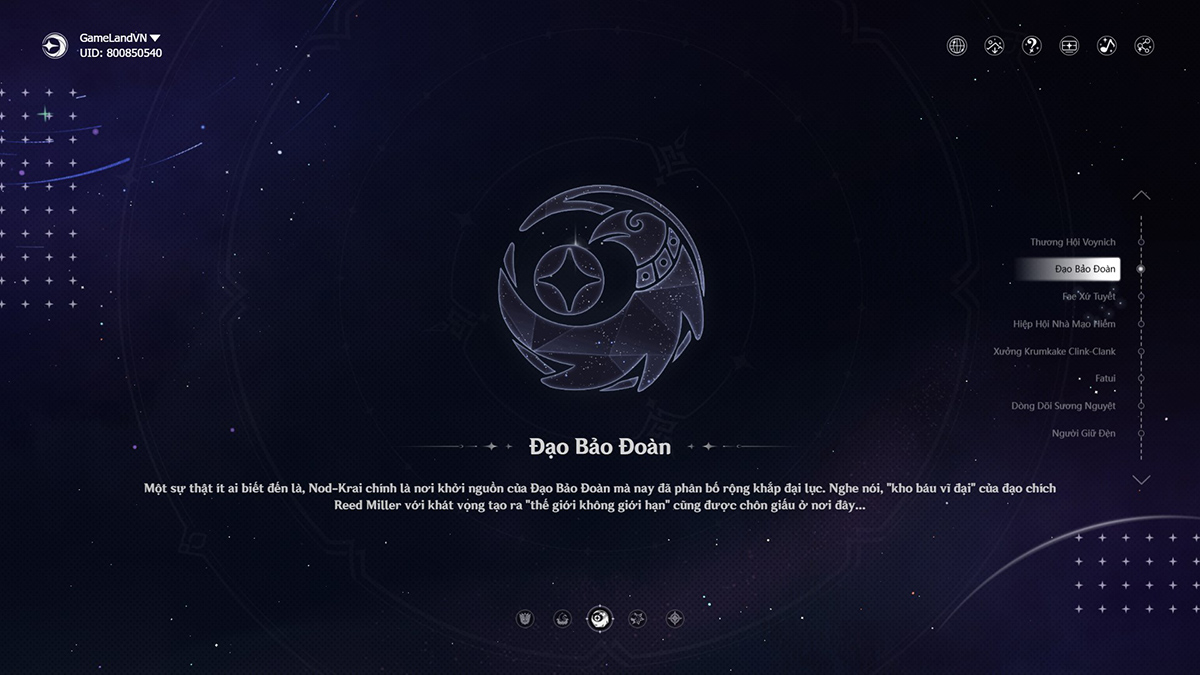Choose the Fatui faction
1200x675 pixels.
click(1104, 379)
